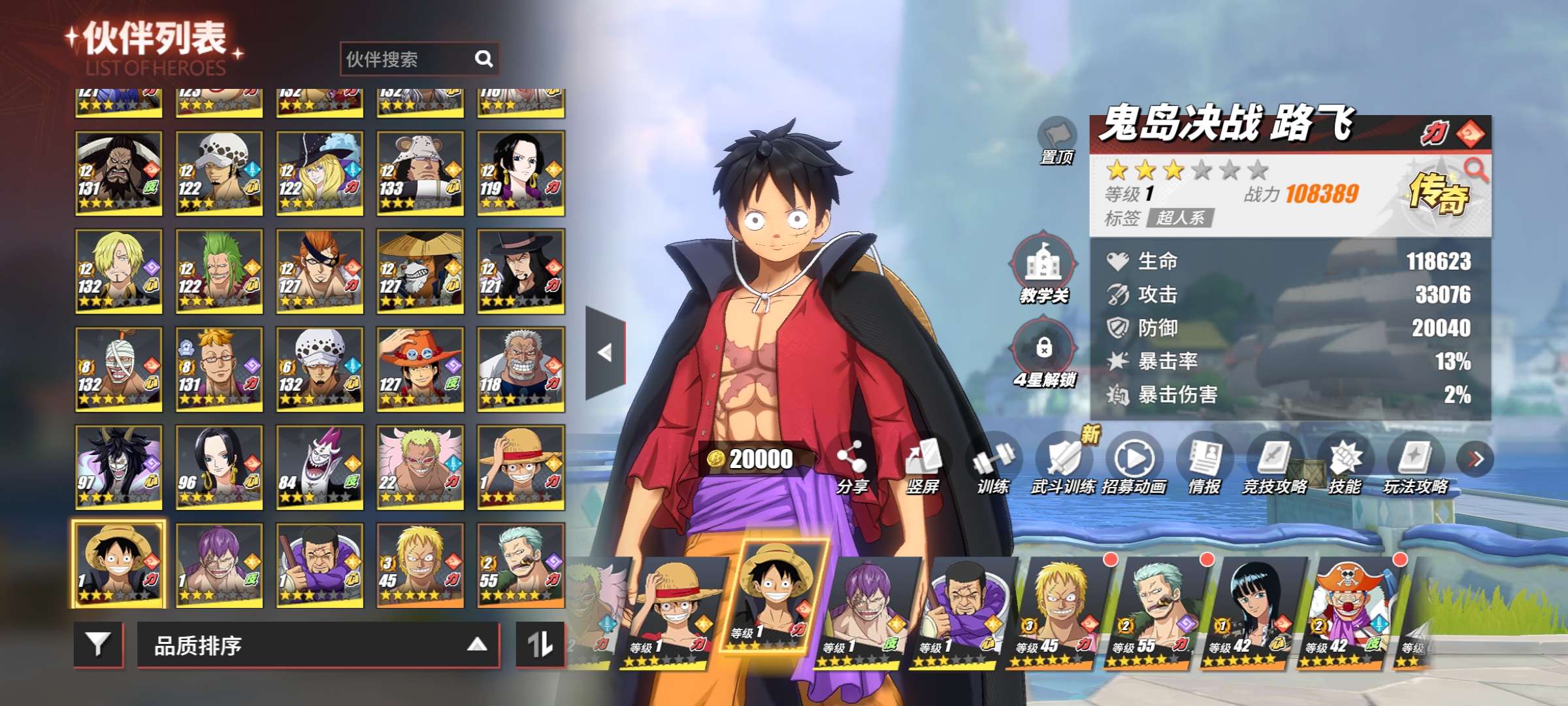Open the 教学关 tutorial stage

pos(1043,268)
